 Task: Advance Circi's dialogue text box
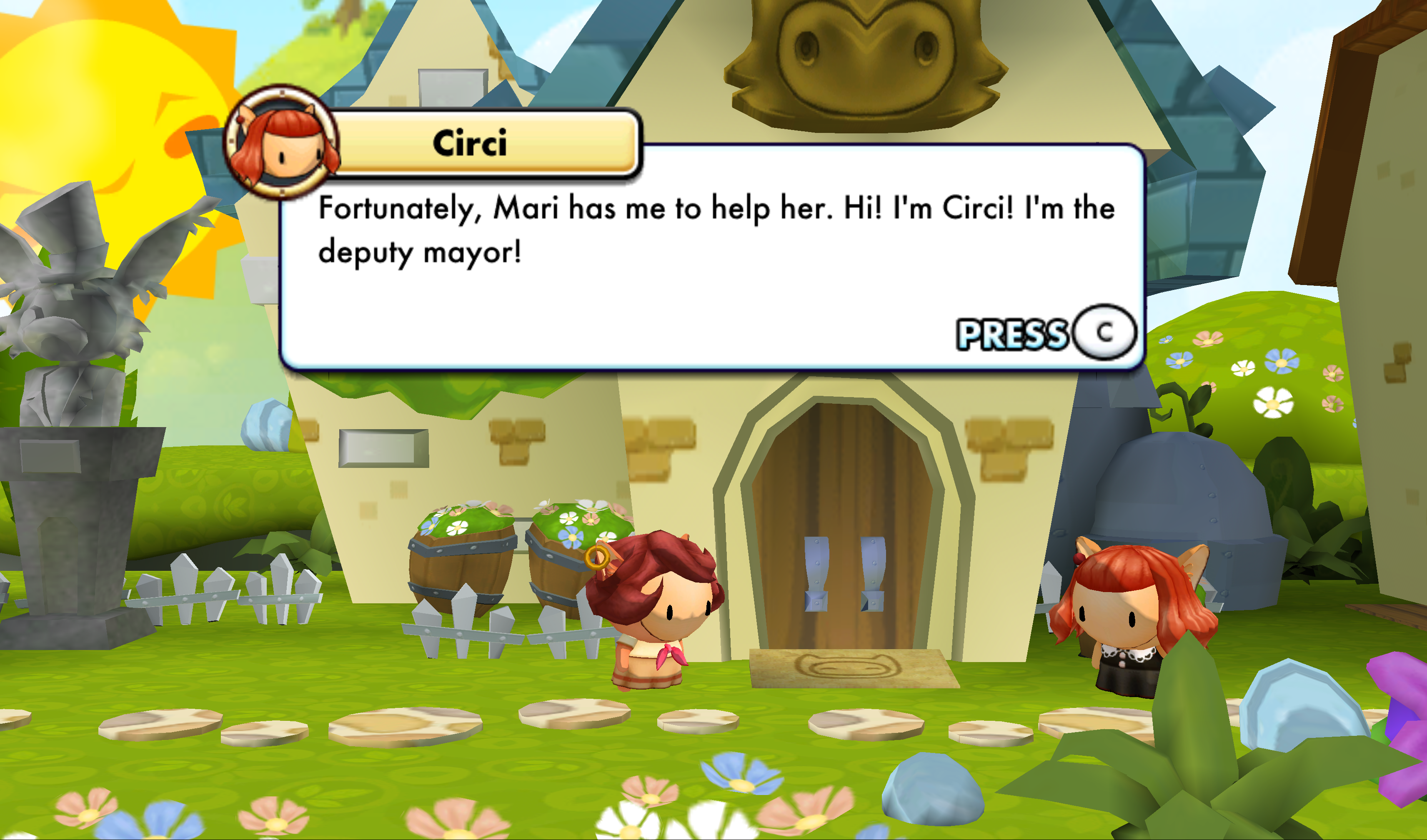pyautogui.click(x=1104, y=333)
